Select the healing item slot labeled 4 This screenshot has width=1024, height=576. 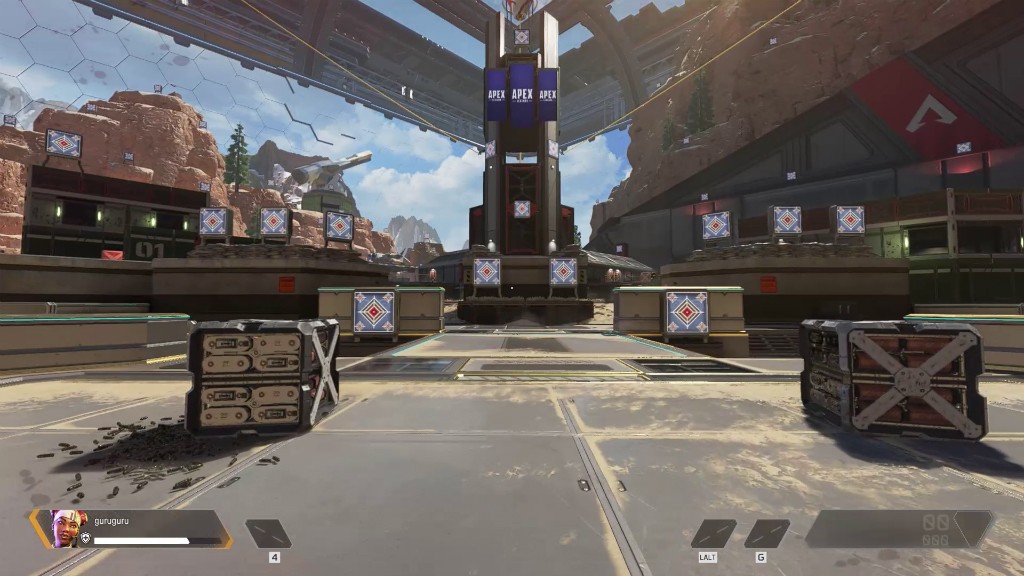(268, 533)
